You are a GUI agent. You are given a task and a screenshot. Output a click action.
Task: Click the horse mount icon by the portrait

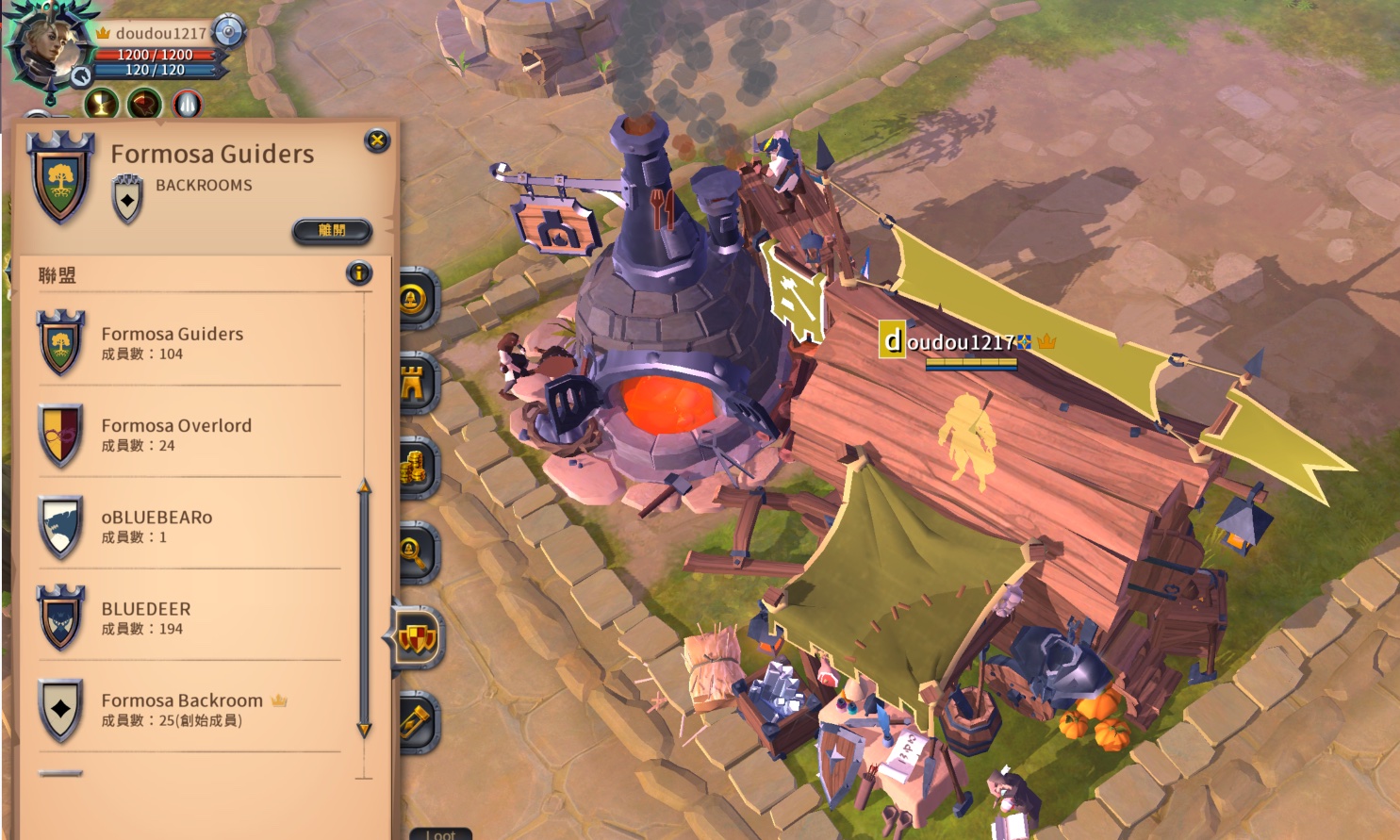[82, 76]
